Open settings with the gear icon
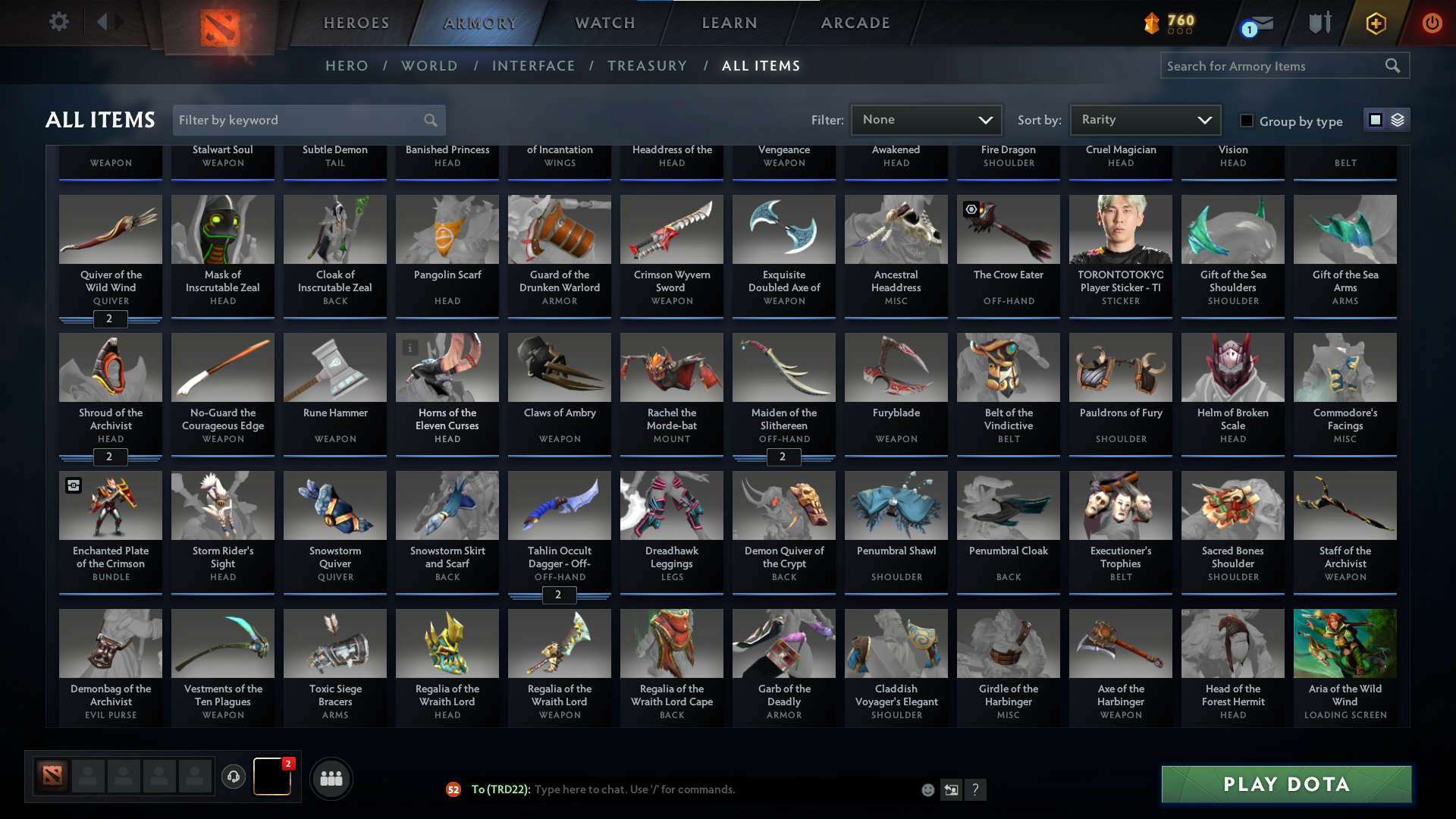The image size is (1456, 819). pyautogui.click(x=59, y=23)
